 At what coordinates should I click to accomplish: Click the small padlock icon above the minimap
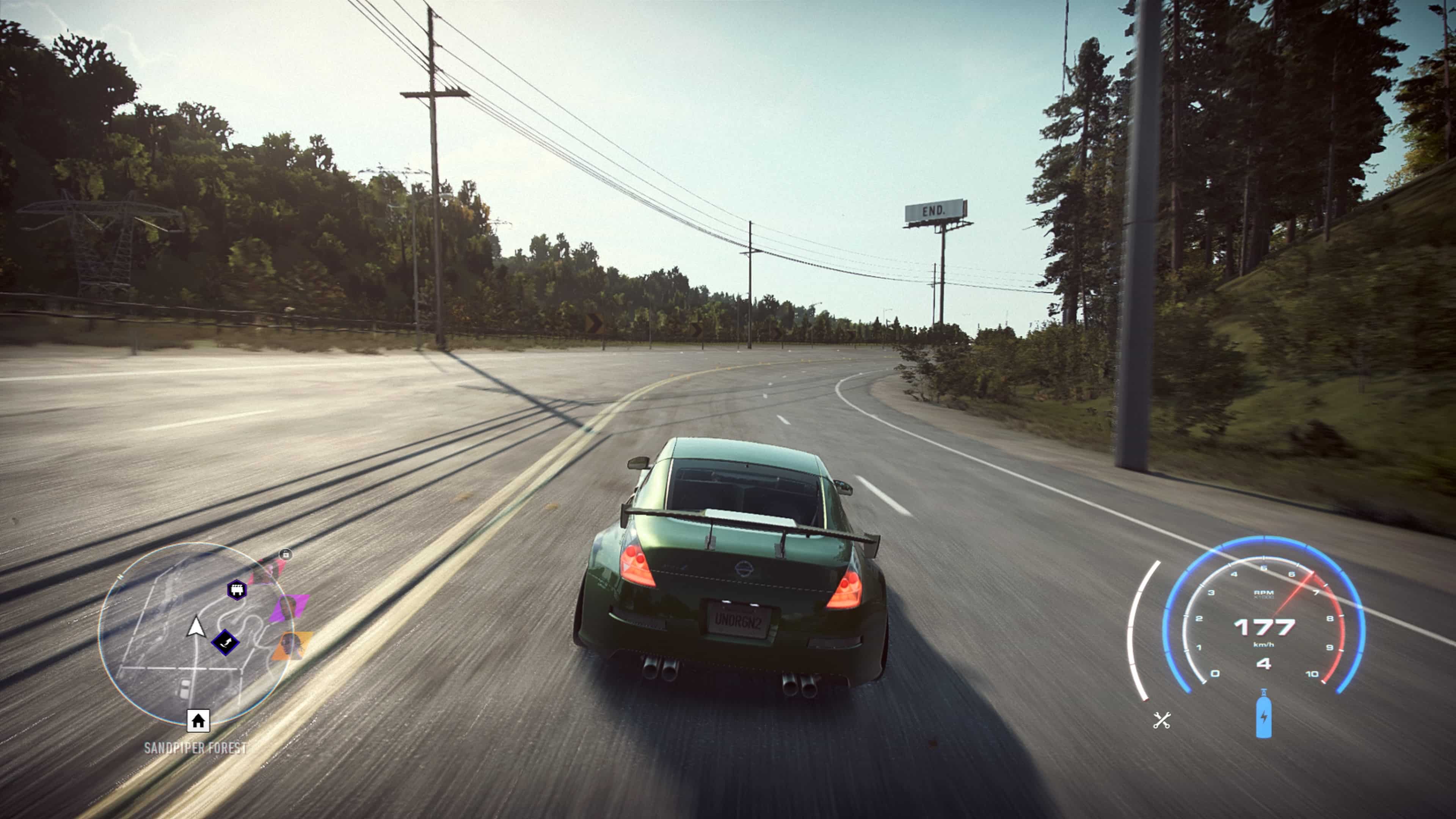[x=286, y=554]
